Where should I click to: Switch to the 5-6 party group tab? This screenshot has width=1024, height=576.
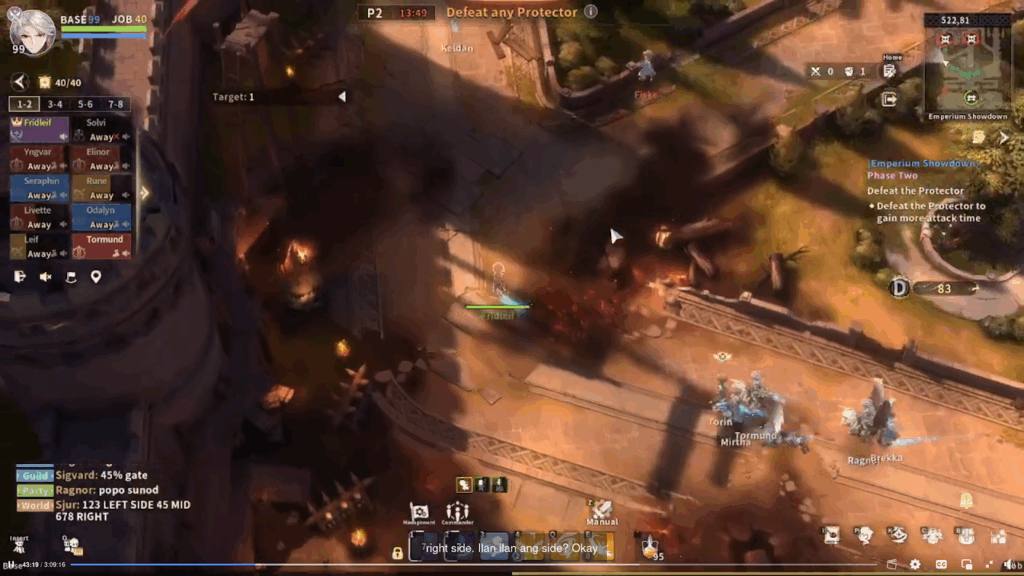click(85, 104)
